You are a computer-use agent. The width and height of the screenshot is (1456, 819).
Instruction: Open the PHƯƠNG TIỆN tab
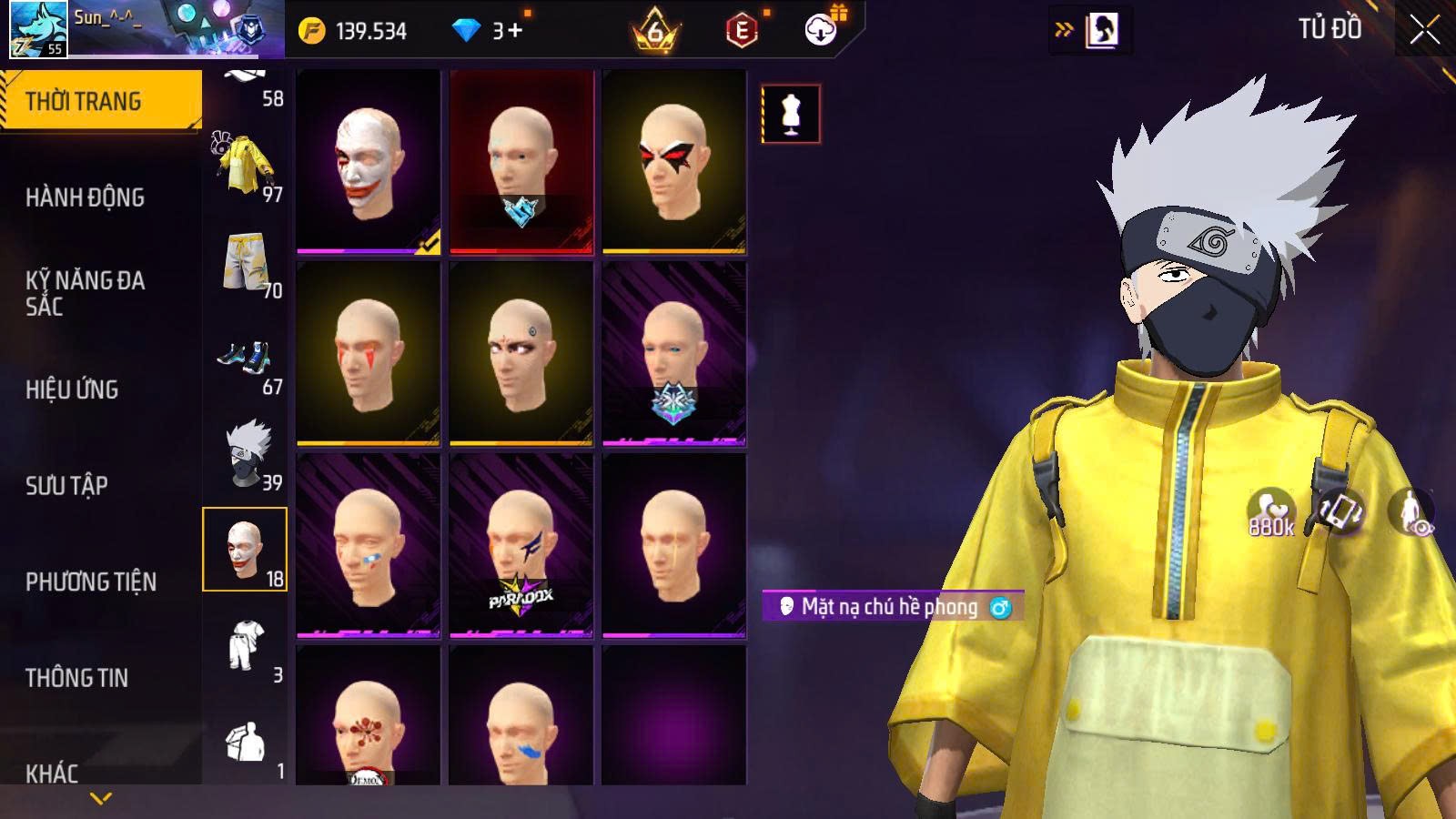point(91,581)
